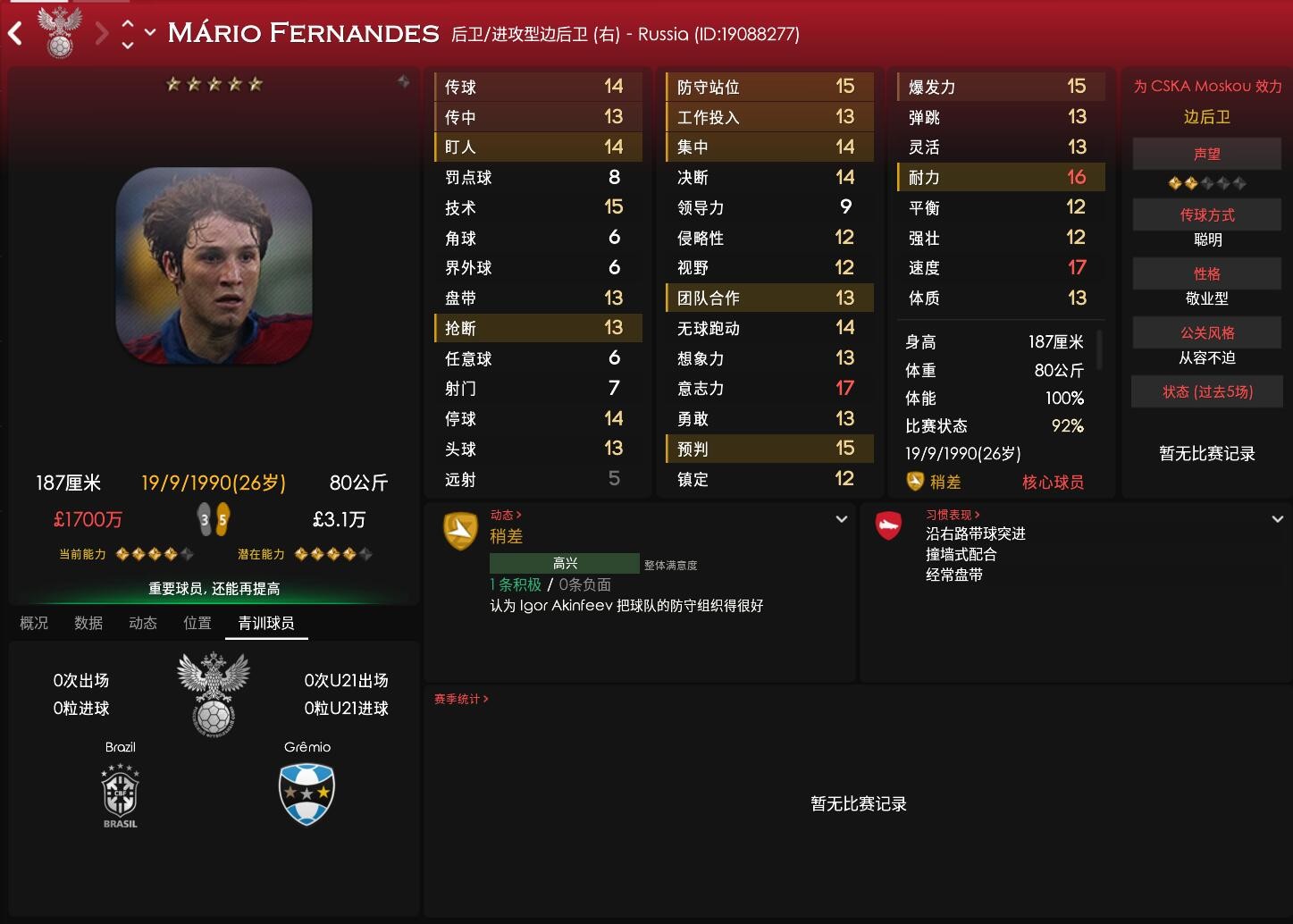Click the yellow shield icon in 动态 panel
1293x924 pixels.
tap(460, 529)
